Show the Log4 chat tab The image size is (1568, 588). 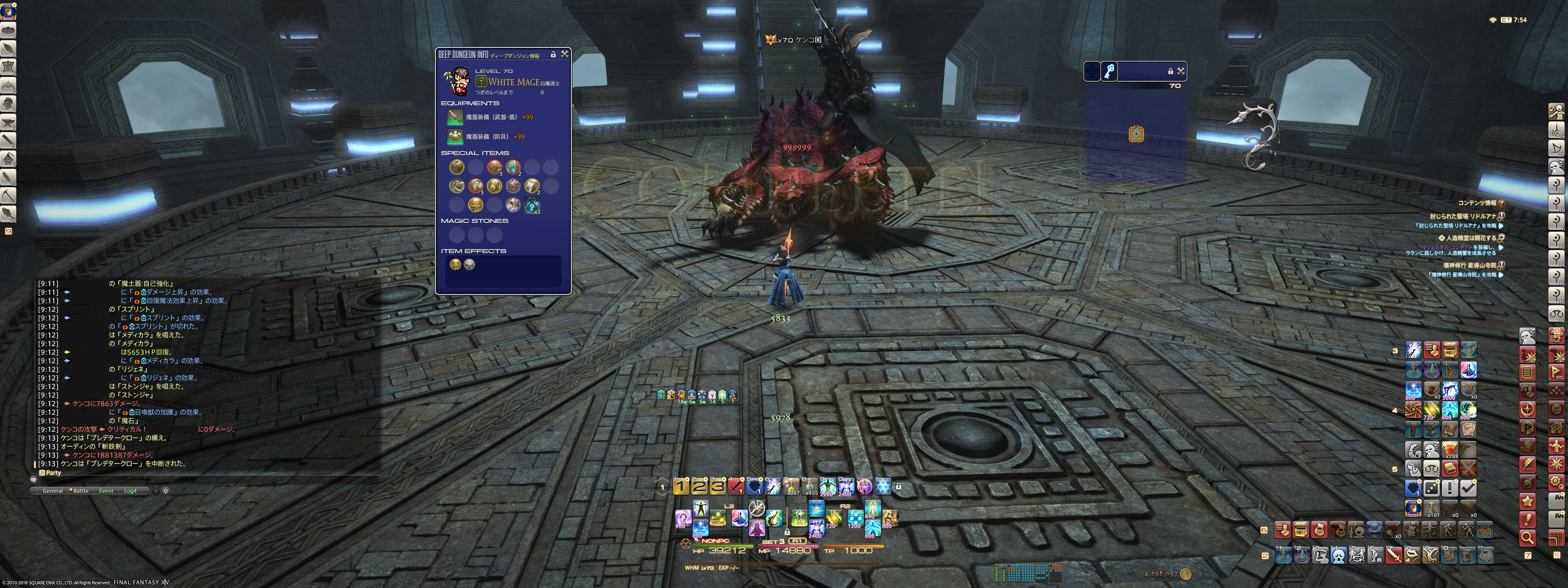[x=130, y=490]
